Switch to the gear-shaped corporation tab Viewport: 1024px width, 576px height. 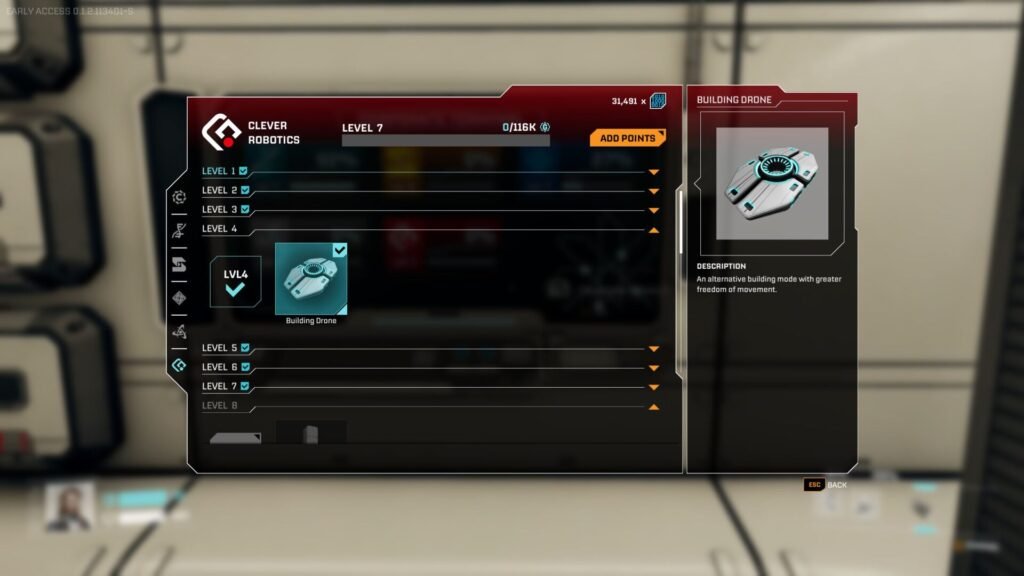click(x=179, y=198)
